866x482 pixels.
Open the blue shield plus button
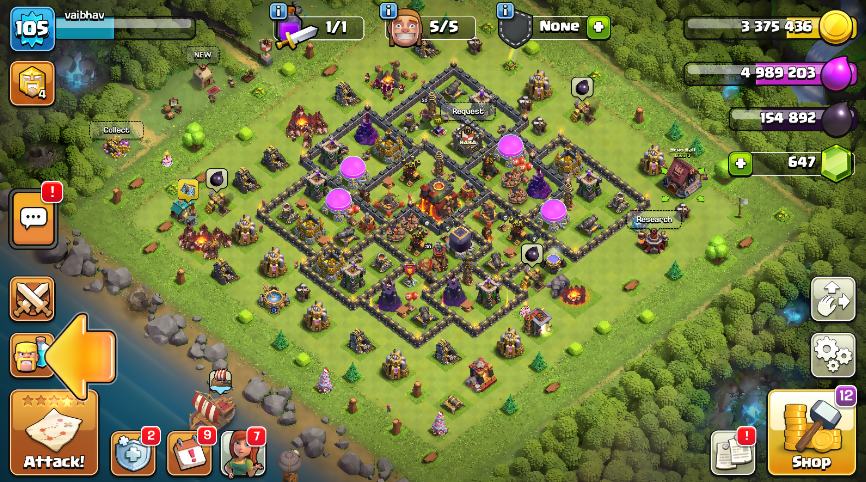click(132, 453)
